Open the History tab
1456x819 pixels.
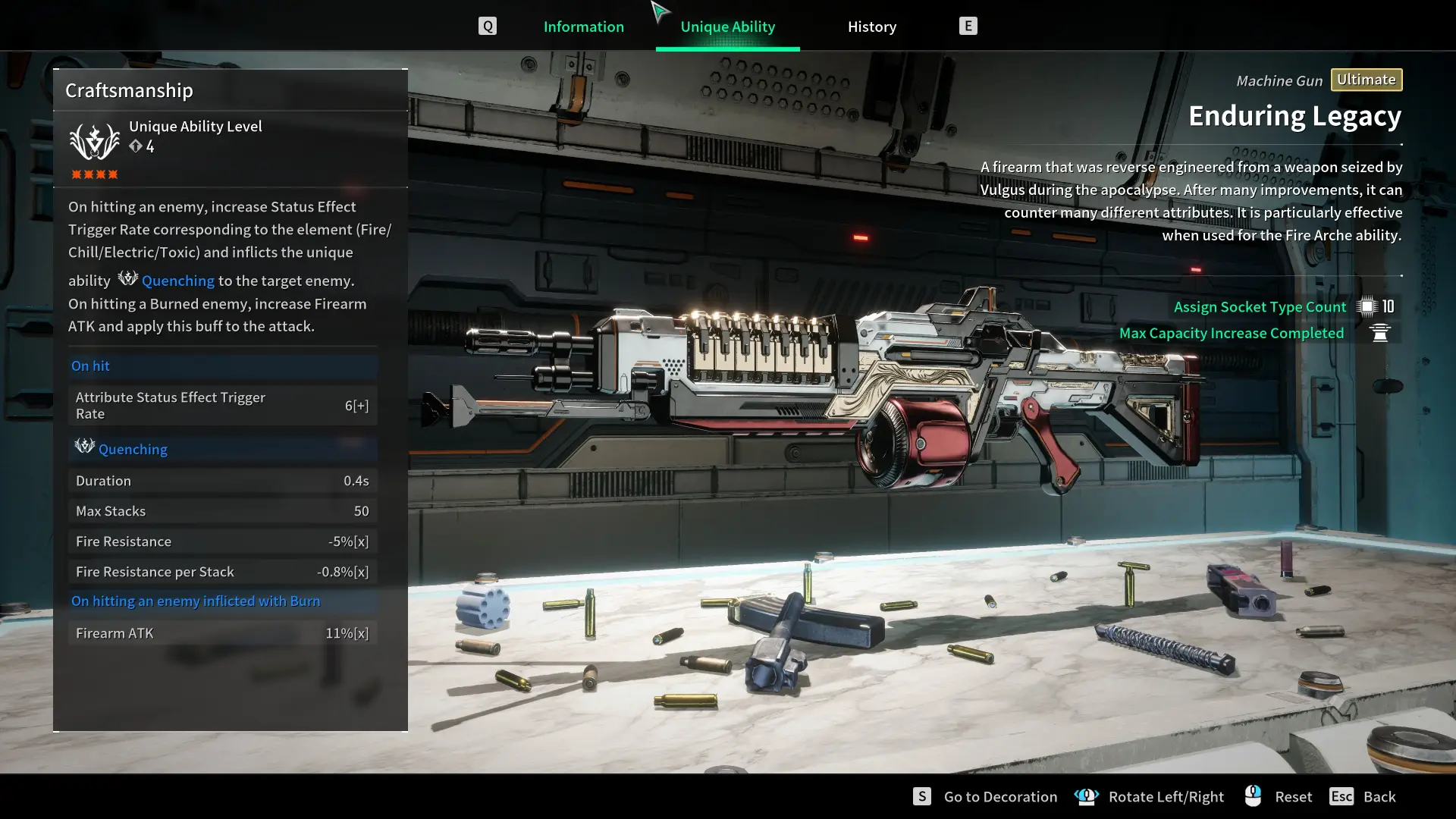tap(871, 27)
